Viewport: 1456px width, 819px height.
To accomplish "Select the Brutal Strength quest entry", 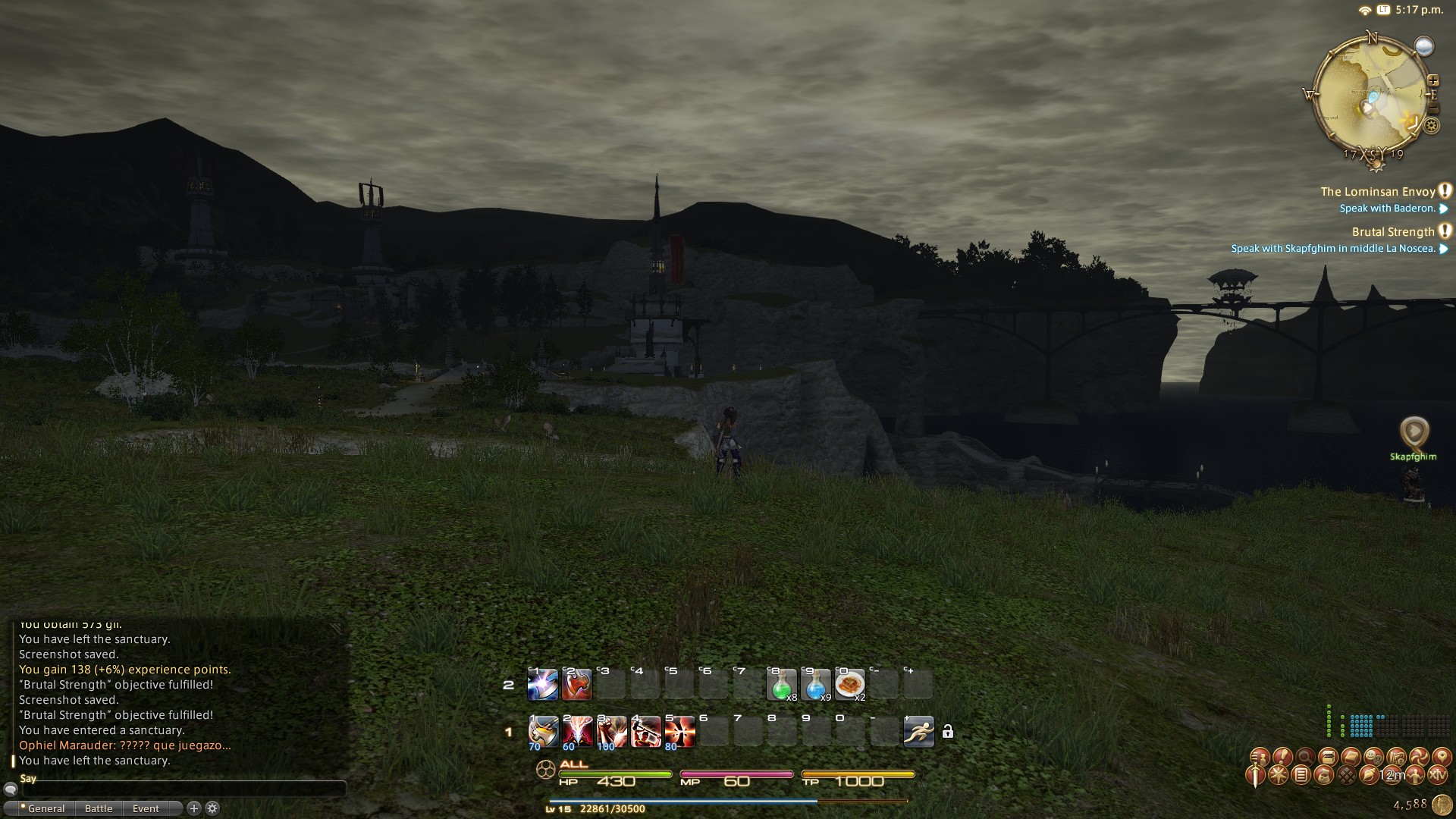I will click(1393, 232).
